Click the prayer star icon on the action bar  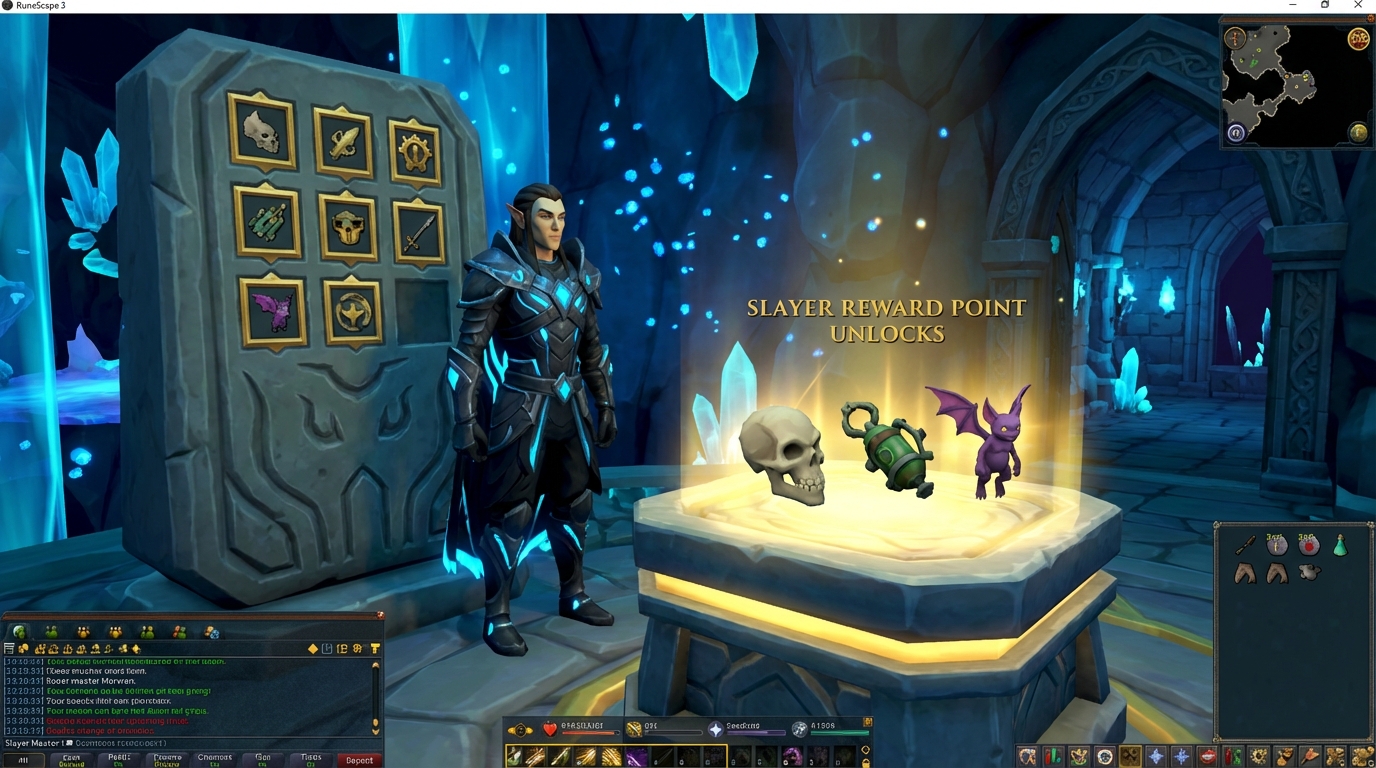point(716,728)
